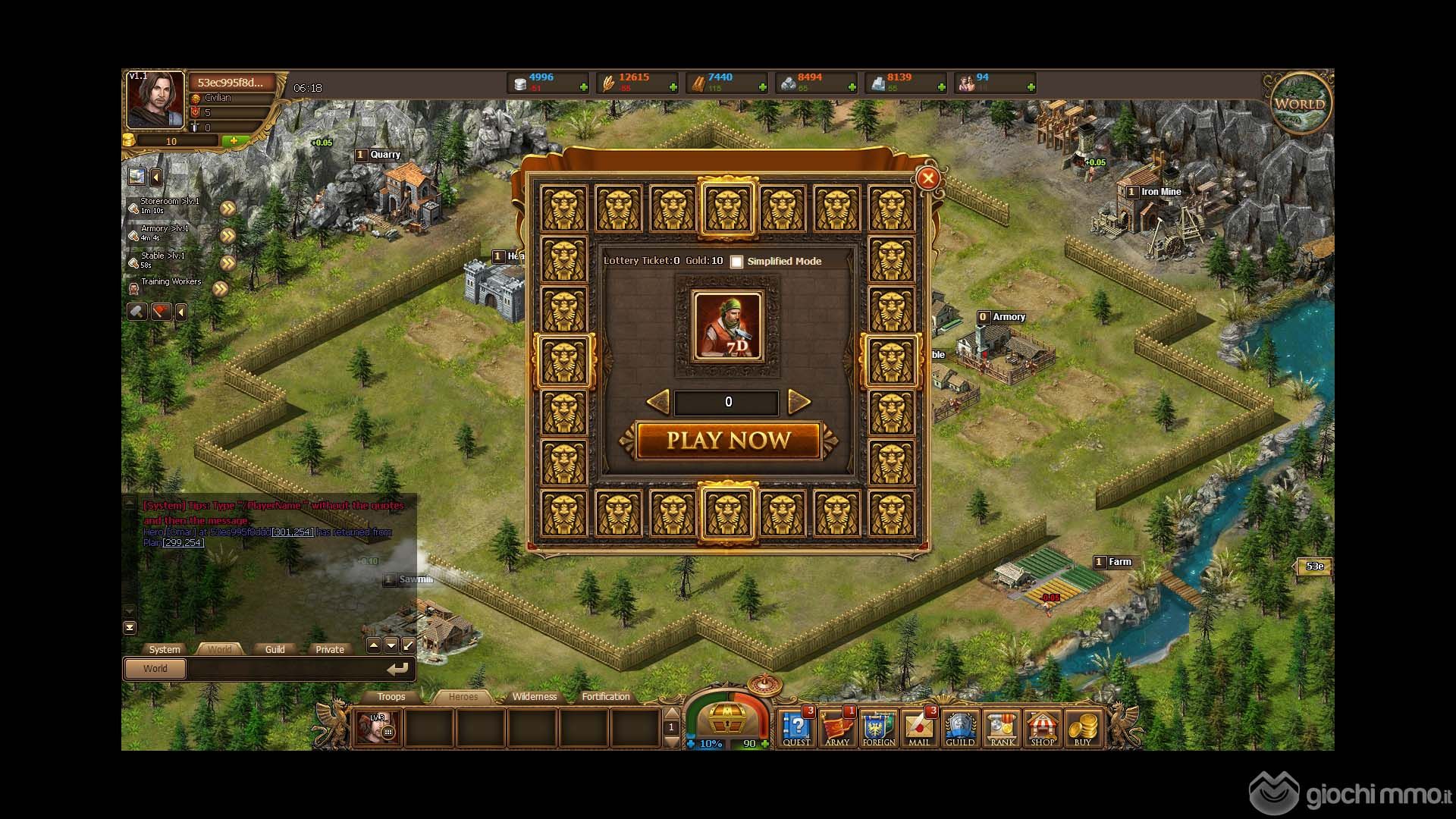Switch to the Fortification tab
The height and width of the screenshot is (819, 1456).
click(x=605, y=697)
